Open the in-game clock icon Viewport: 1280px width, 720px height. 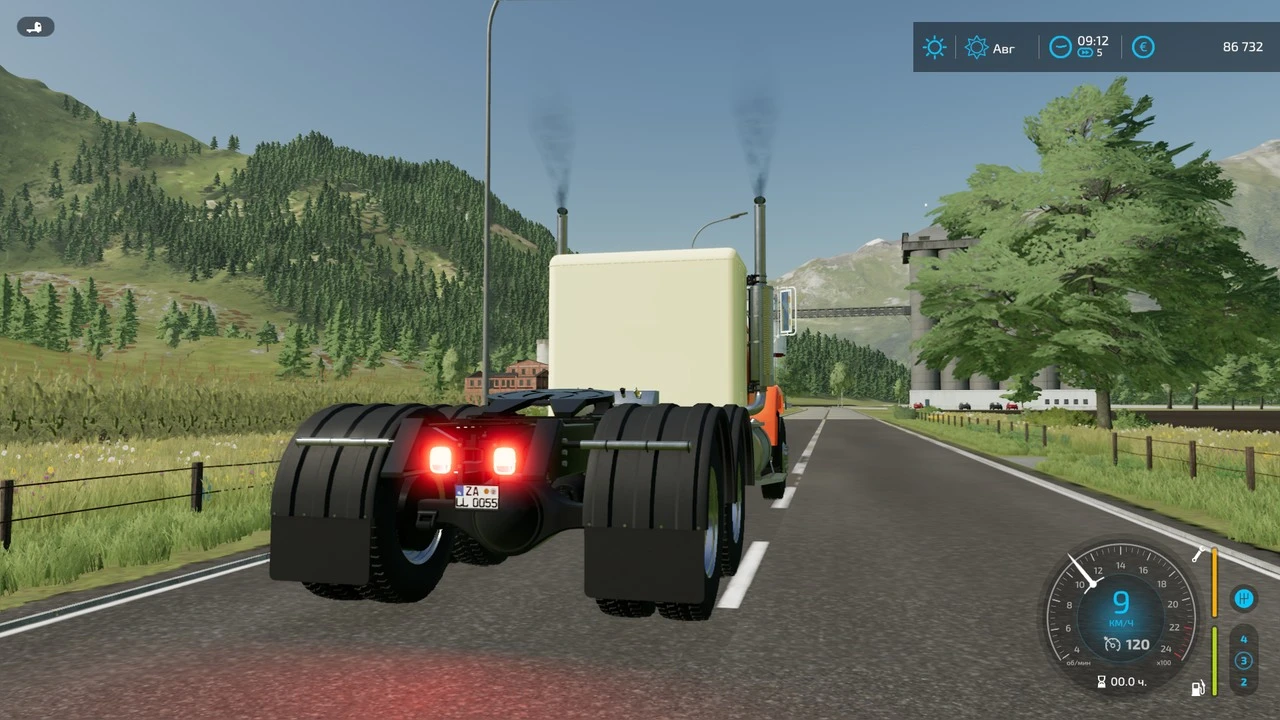[x=1061, y=45]
